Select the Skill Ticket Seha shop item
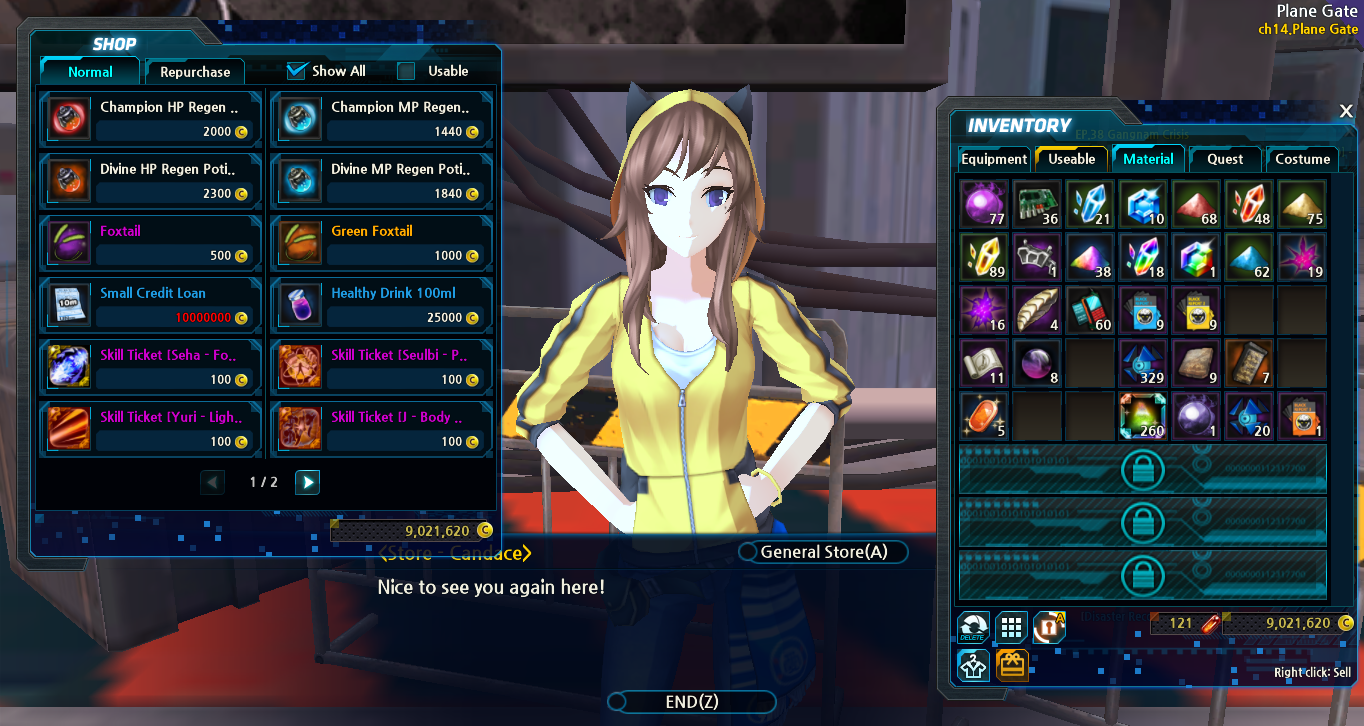This screenshot has height=726, width=1364. point(151,367)
